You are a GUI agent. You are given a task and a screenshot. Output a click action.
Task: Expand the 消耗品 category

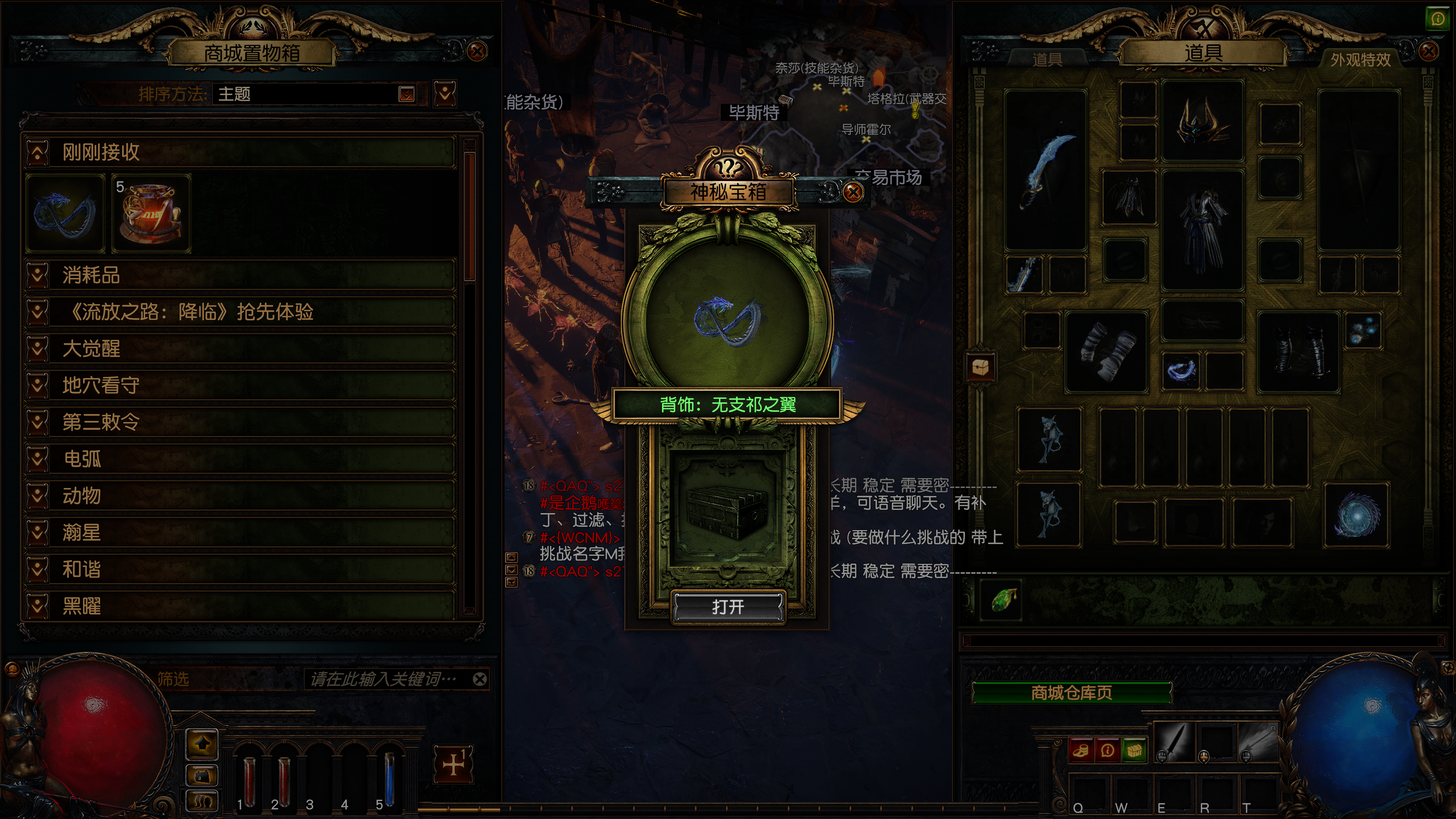pos(37,275)
